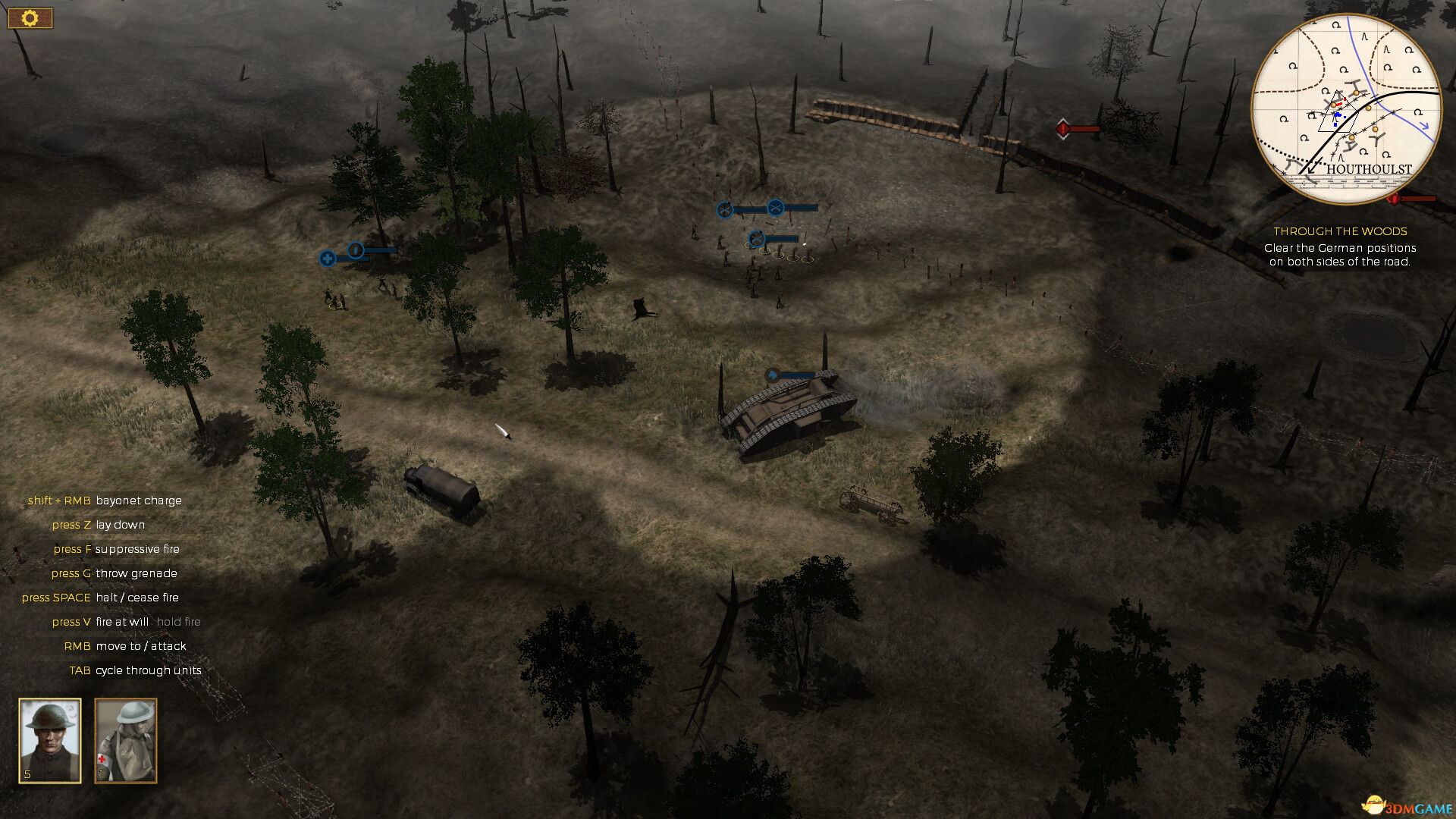The image size is (1456, 819).
Task: Select the medic portrait showing 1 man
Action: (125, 739)
